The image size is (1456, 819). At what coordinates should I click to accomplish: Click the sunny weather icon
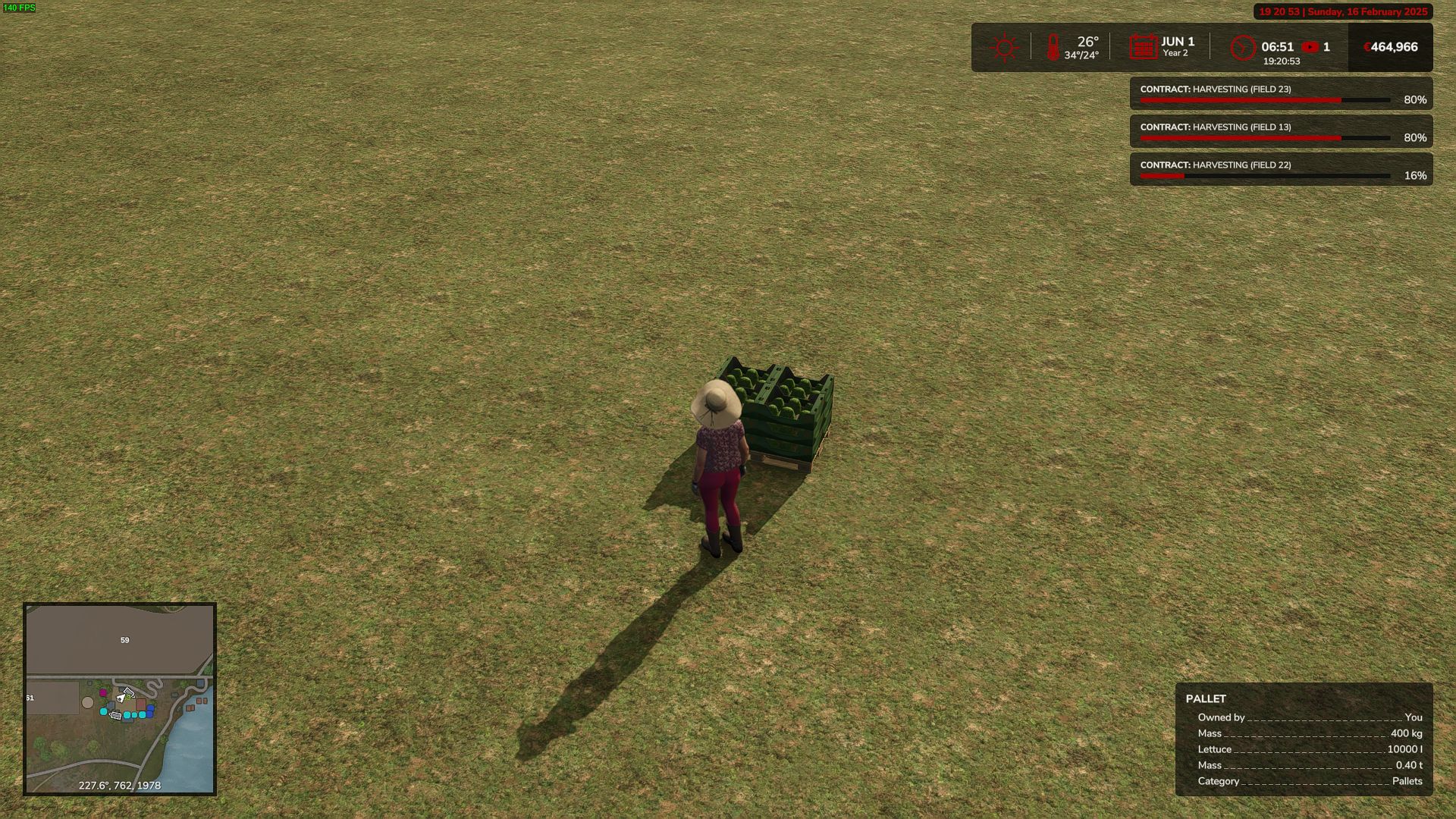1004,48
